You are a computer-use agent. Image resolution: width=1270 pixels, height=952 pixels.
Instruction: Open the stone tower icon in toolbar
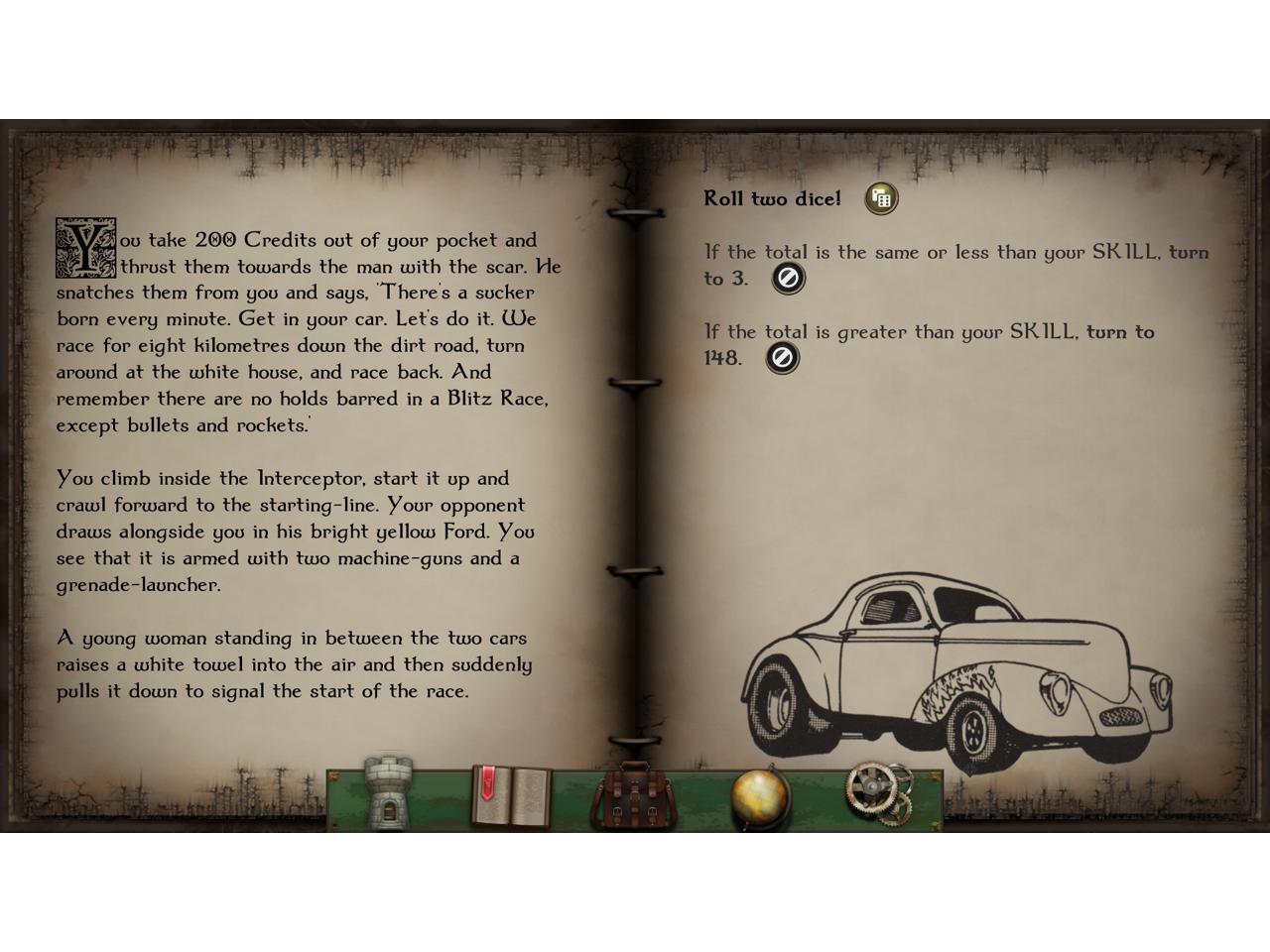tap(388, 793)
